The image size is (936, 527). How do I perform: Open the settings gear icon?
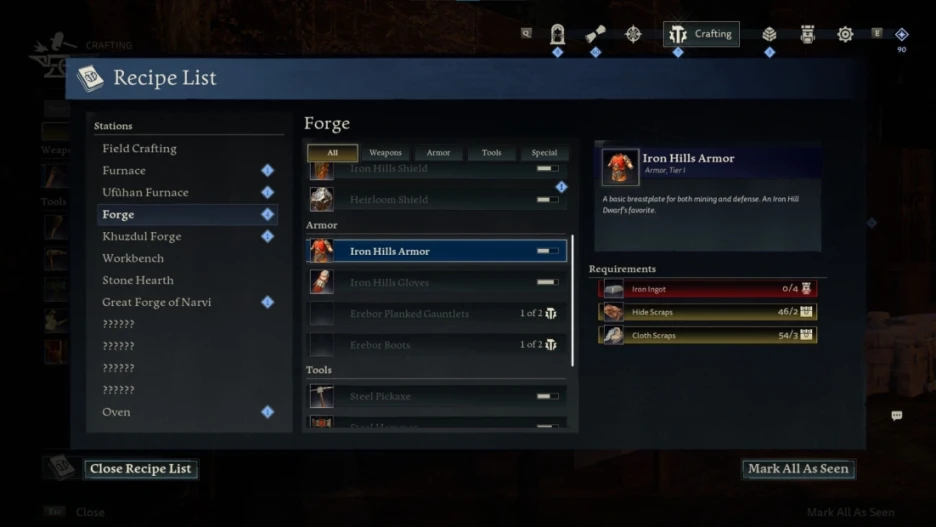[845, 34]
